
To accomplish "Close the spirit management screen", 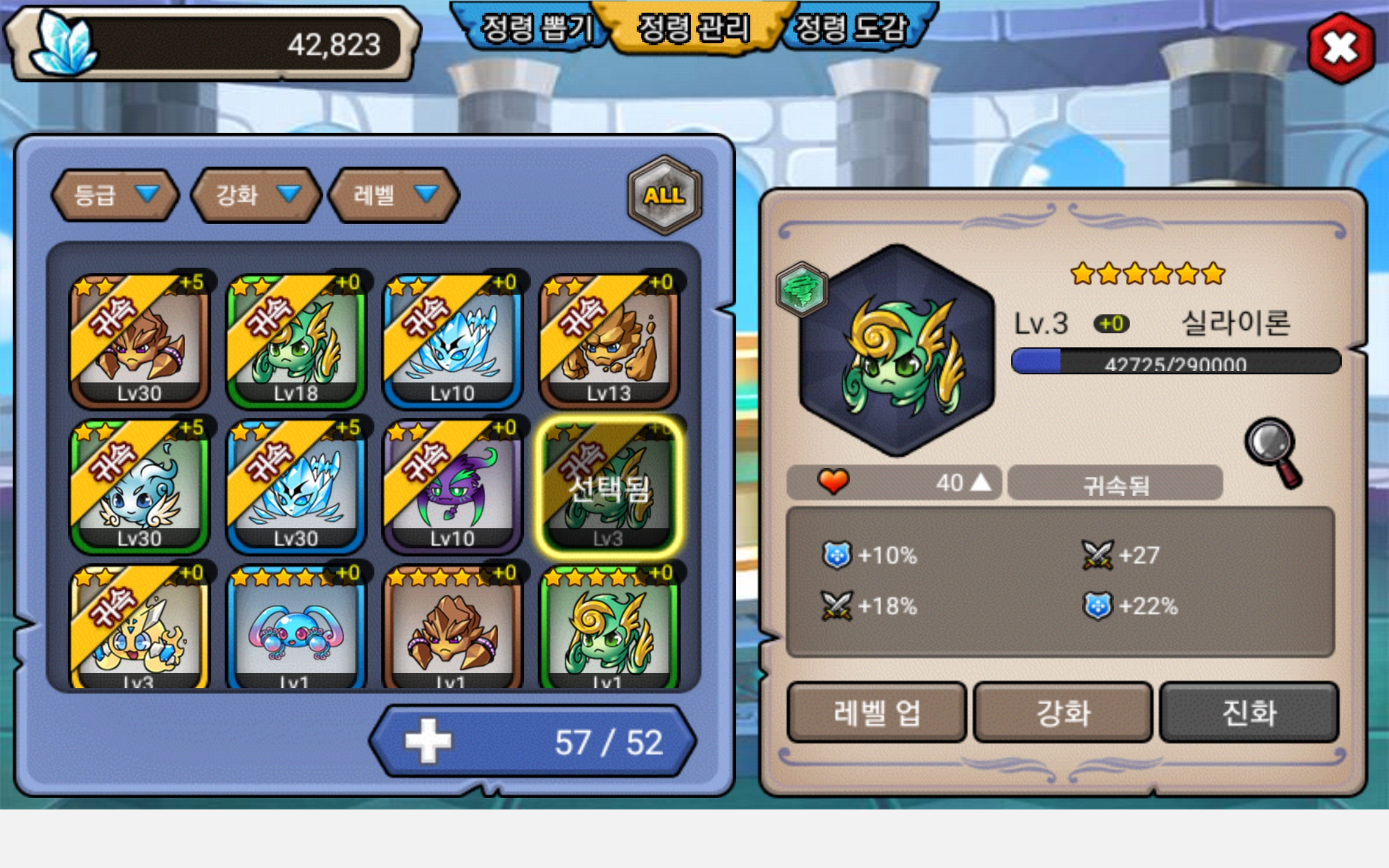I will 1340,48.
